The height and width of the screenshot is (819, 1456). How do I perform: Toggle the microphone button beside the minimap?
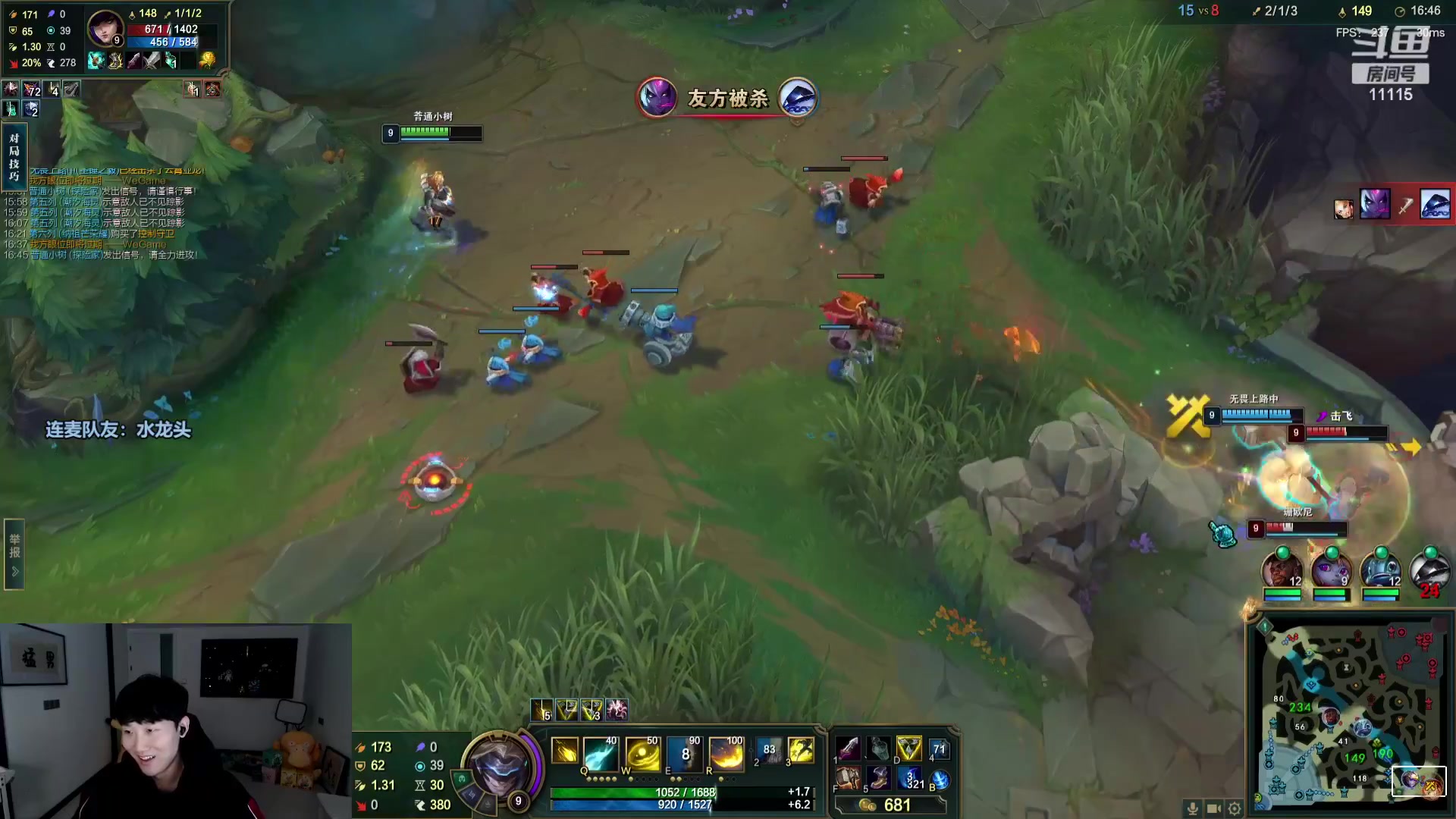click(1193, 808)
